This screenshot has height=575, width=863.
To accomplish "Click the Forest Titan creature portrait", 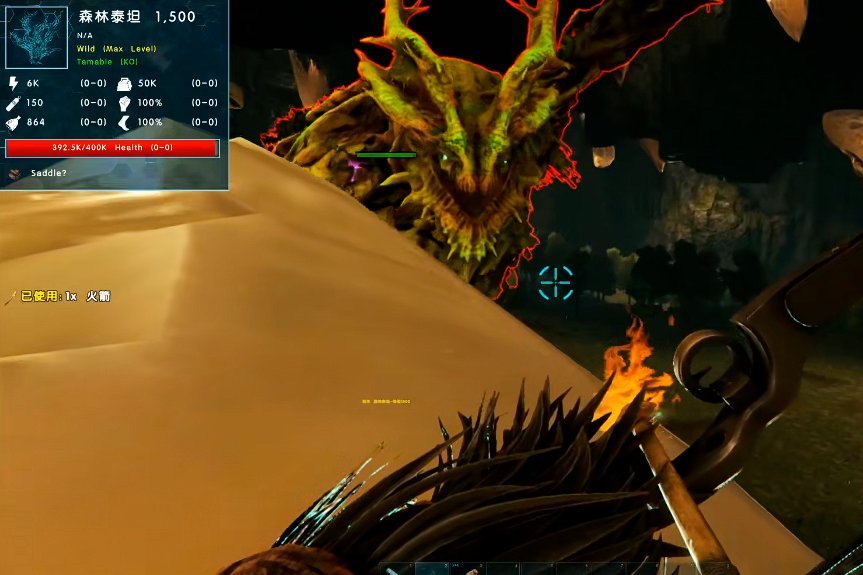I will pos(37,37).
